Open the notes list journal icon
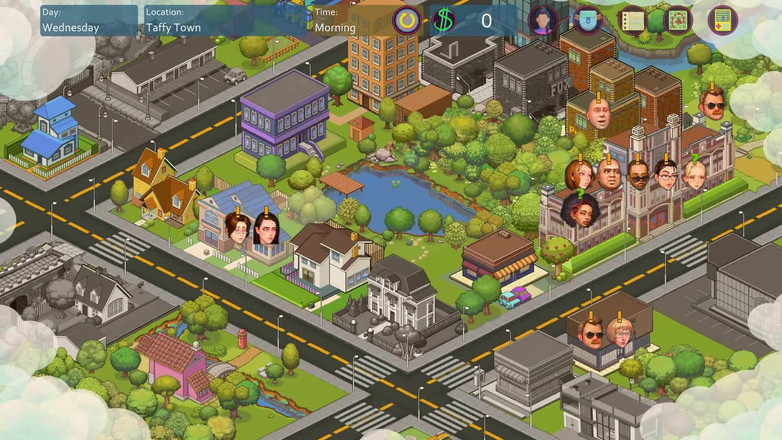 (x=631, y=19)
